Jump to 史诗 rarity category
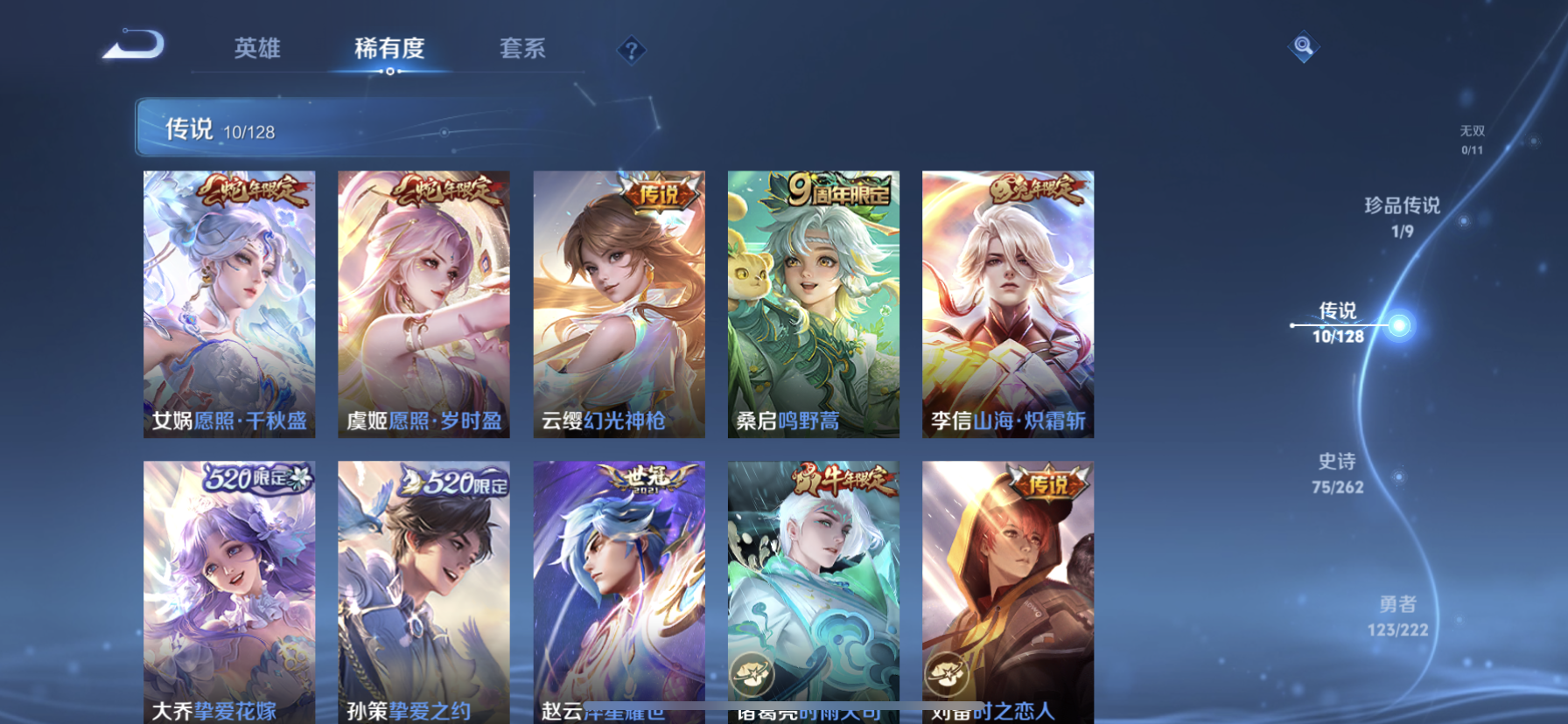 click(1337, 472)
